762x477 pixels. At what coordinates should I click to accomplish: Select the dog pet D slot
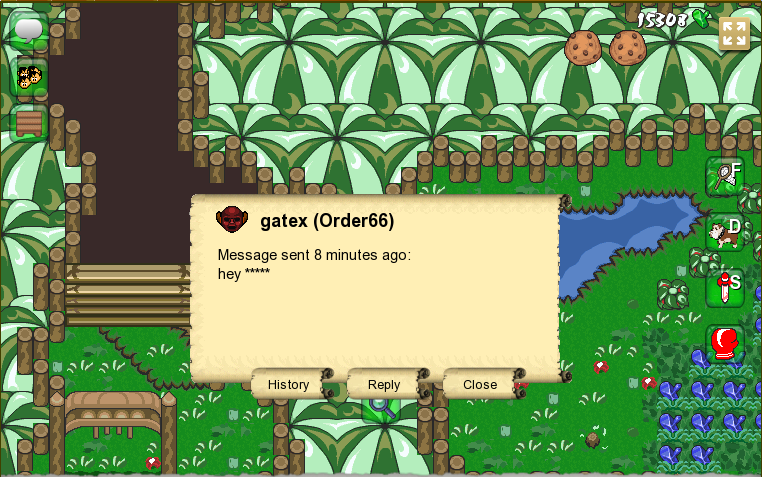724,232
